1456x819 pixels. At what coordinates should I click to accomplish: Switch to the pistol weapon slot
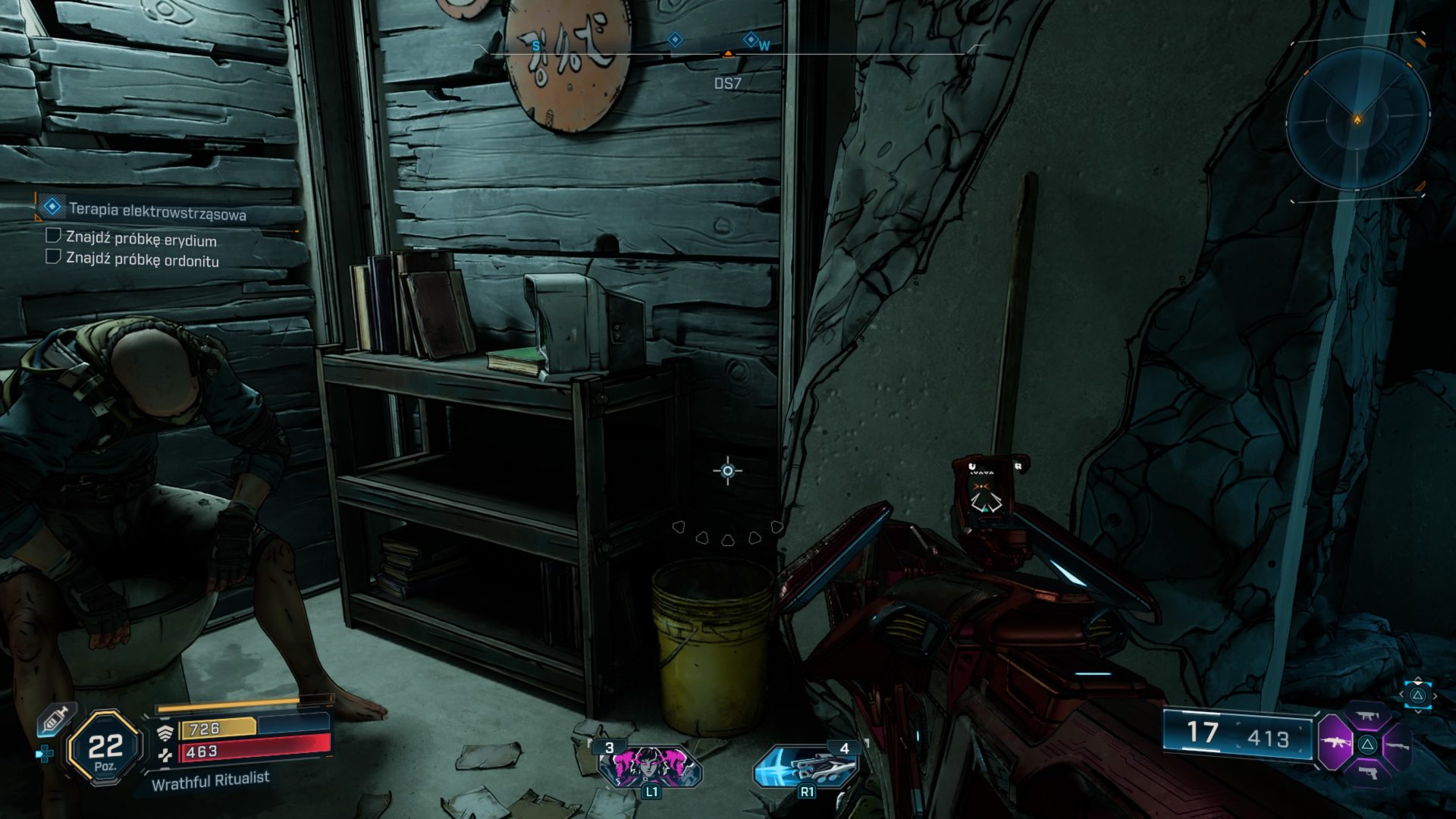click(x=1367, y=773)
